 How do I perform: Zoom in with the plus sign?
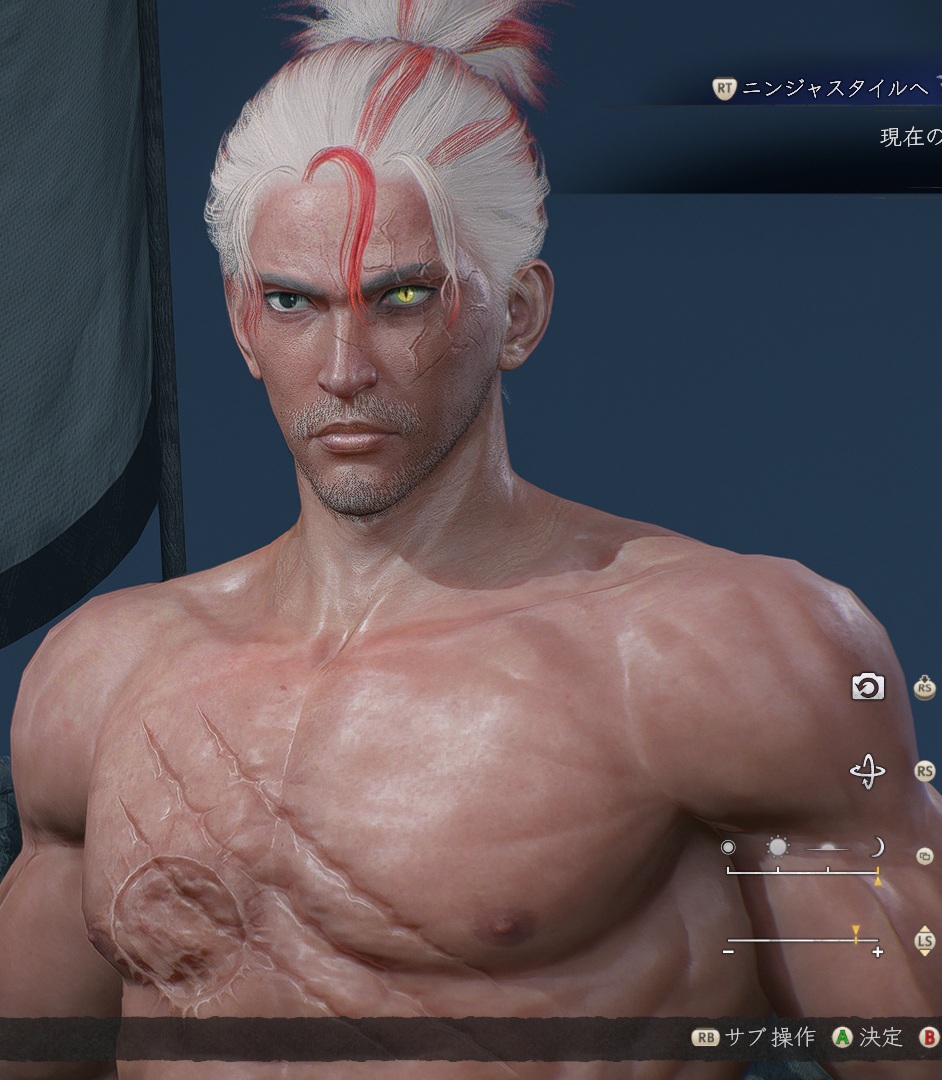[x=877, y=953]
